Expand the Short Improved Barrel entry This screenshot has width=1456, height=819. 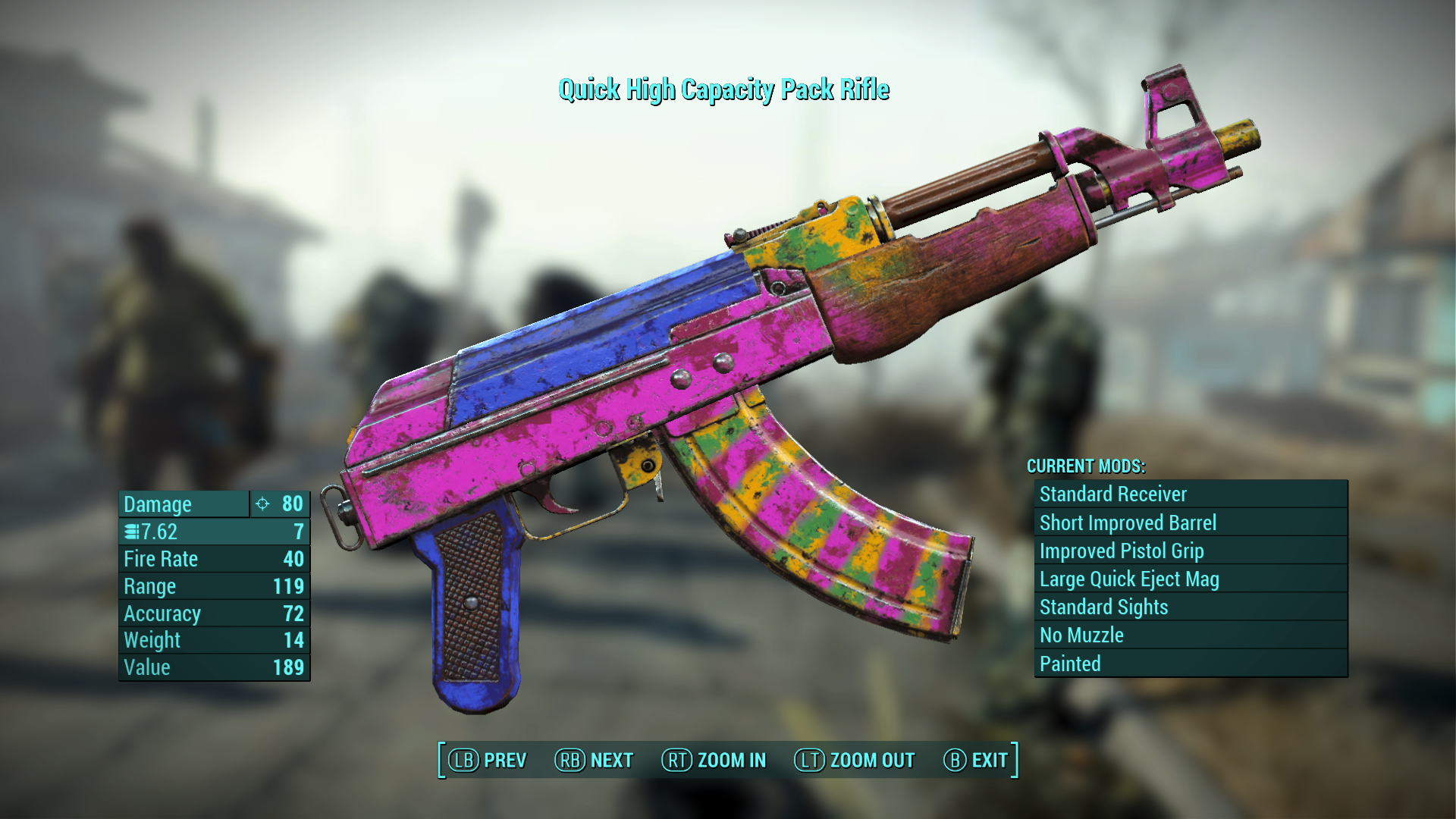click(1189, 522)
